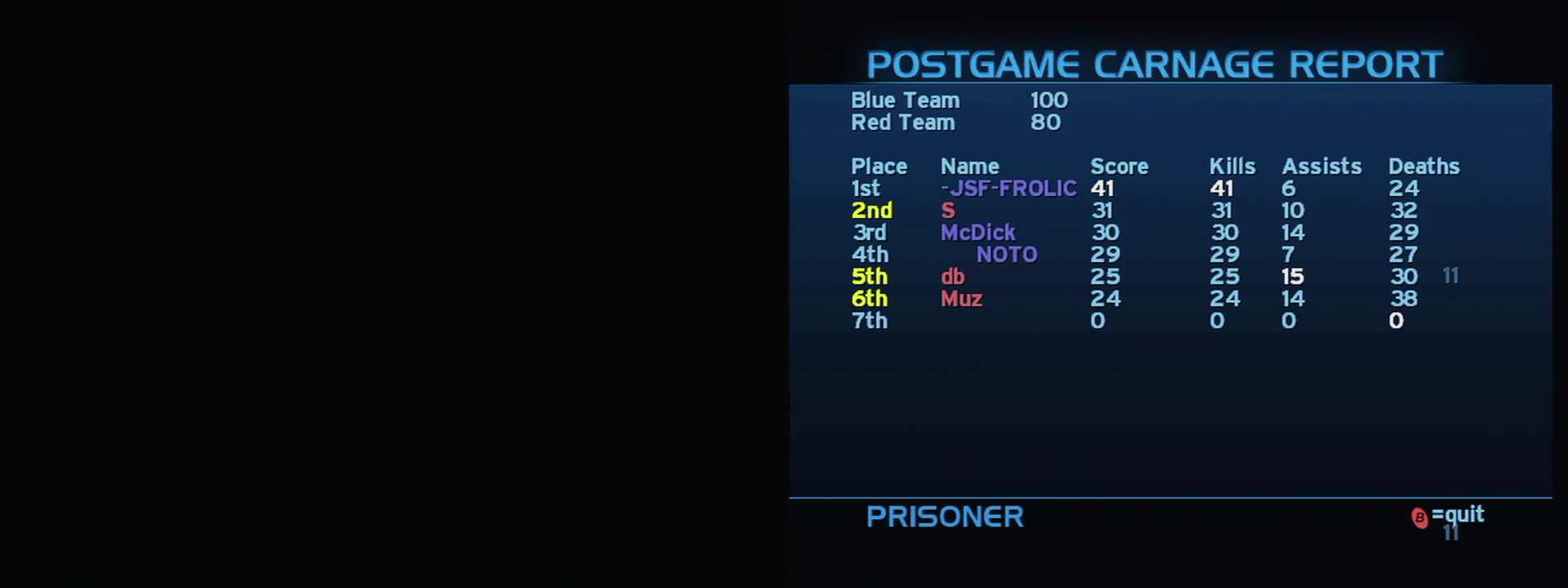Click the Blue Team score of 100

pyautogui.click(x=1048, y=100)
